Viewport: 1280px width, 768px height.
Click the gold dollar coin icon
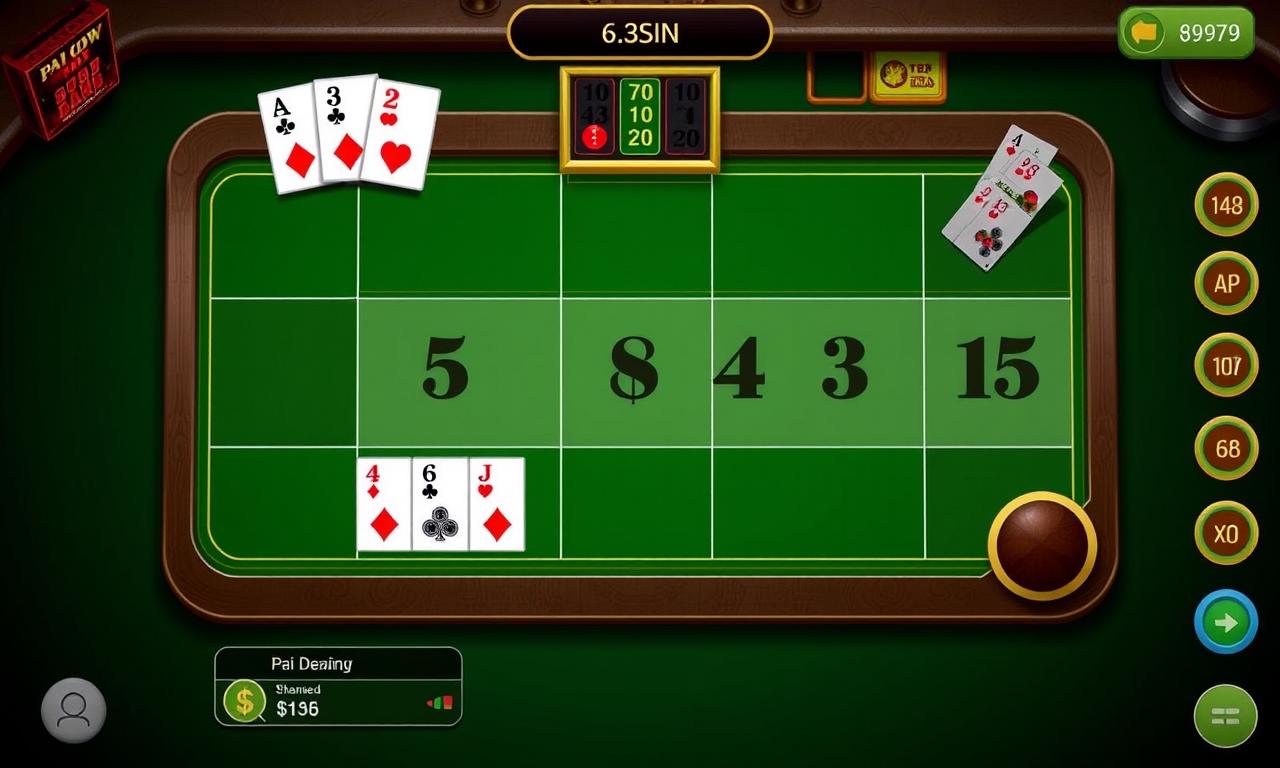[x=244, y=701]
